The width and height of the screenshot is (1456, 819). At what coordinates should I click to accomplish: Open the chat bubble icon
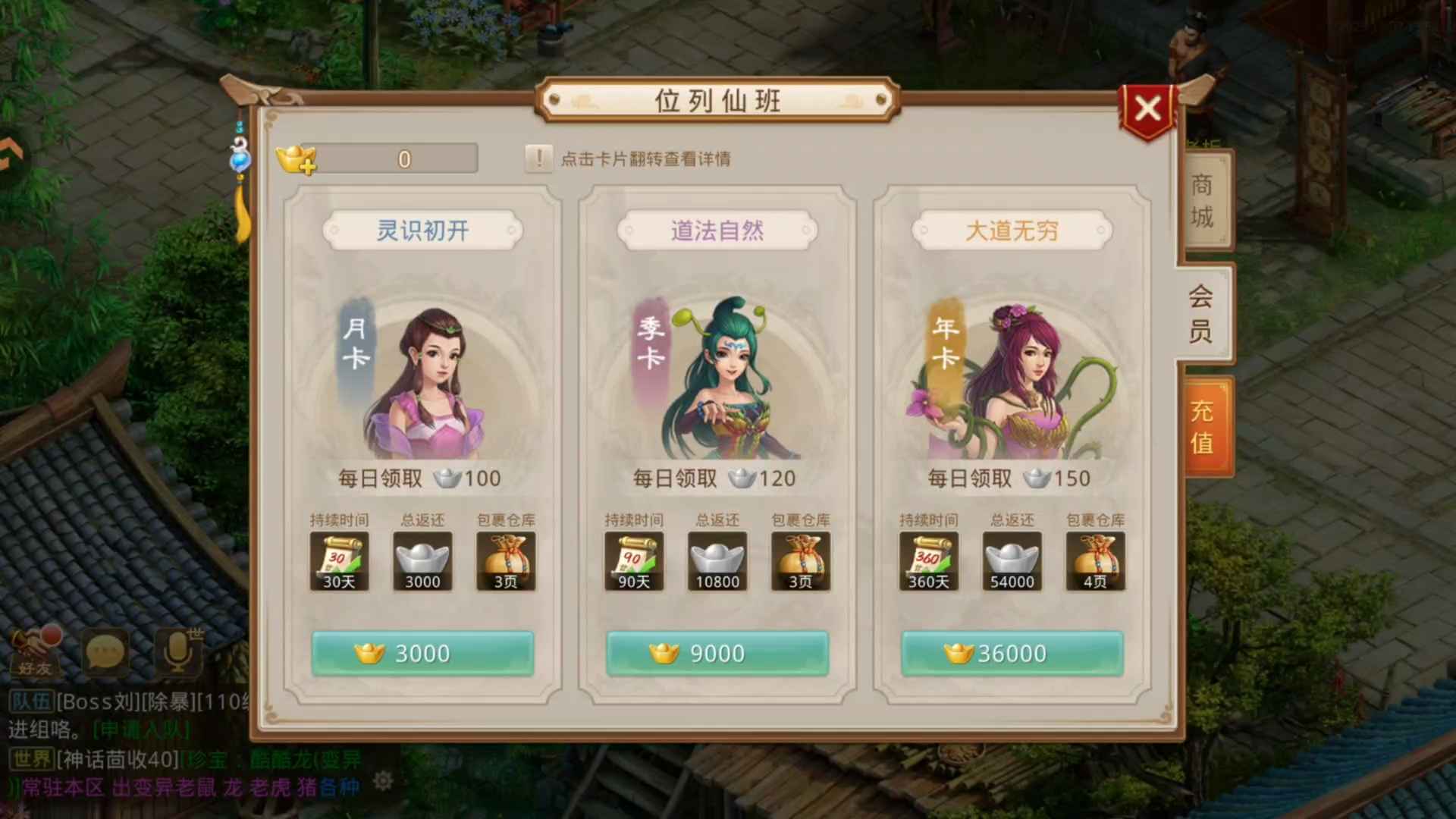pyautogui.click(x=105, y=651)
